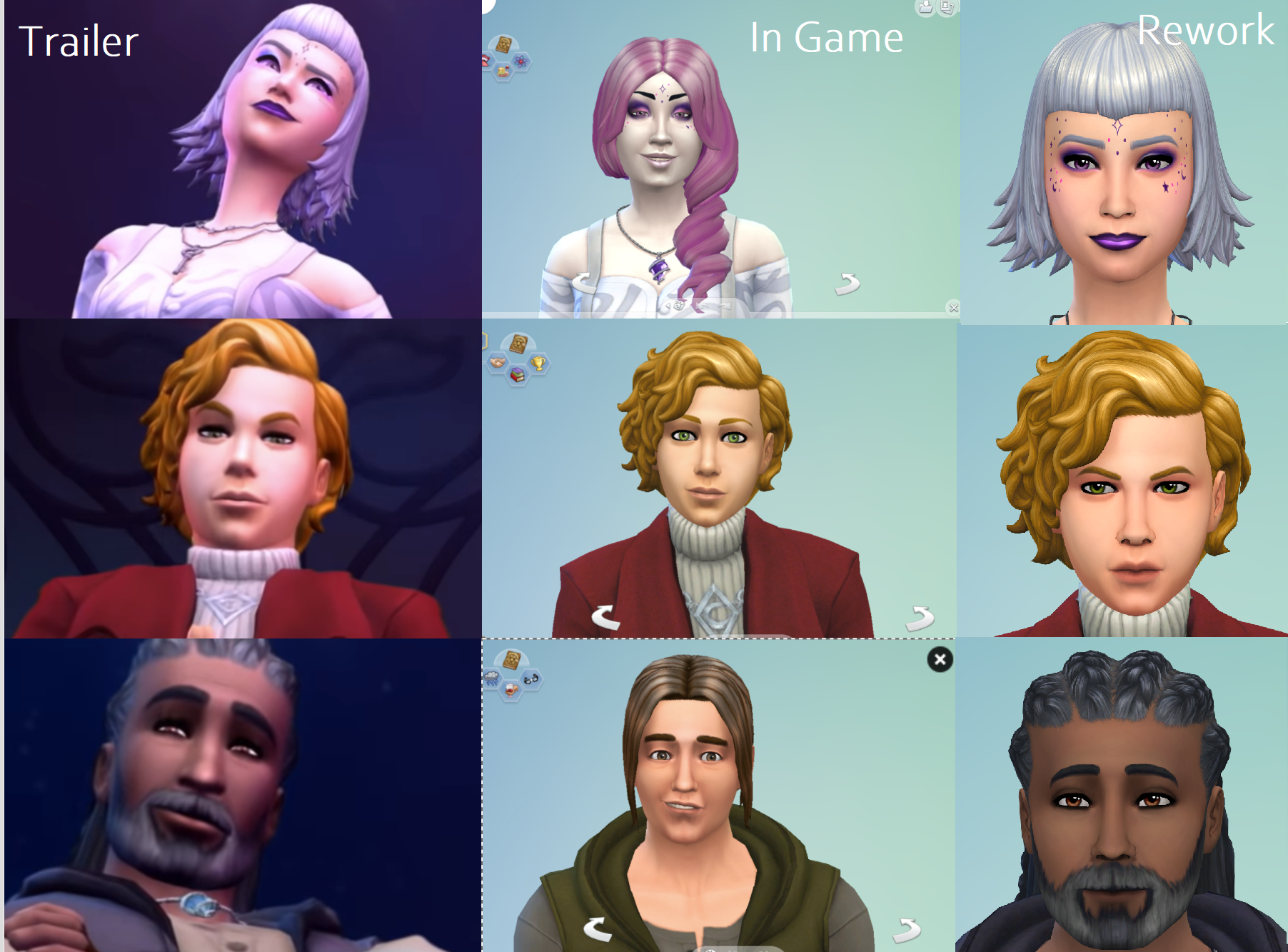Click the stacked books Bookworm trait icon

517,376
